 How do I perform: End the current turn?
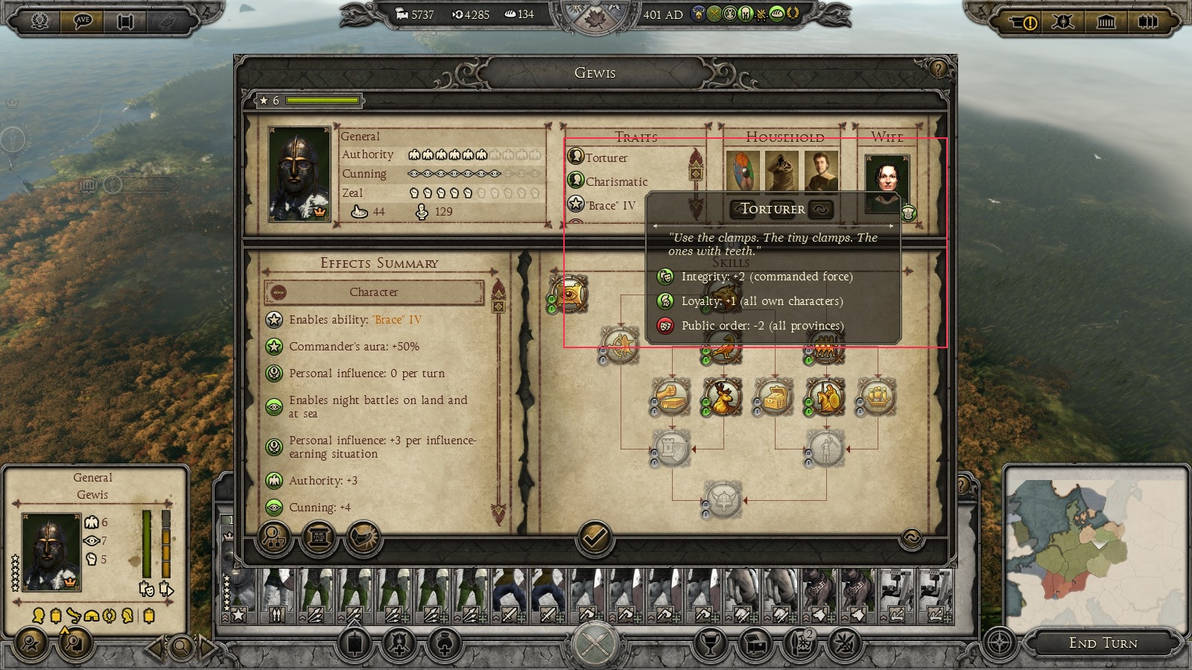click(1102, 643)
